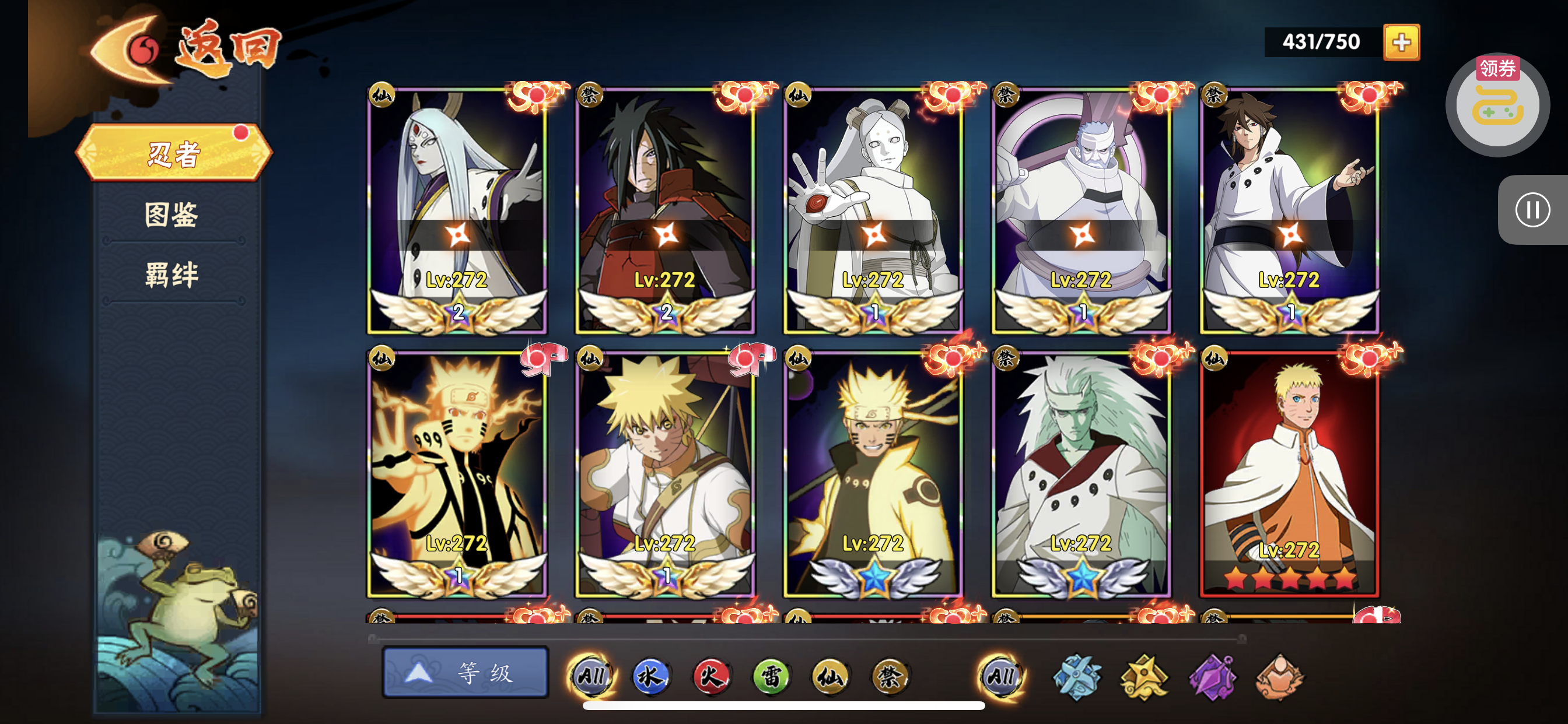Image resolution: width=1568 pixels, height=724 pixels.
Task: Claim coupons via the 领券 icon
Action: coord(1497,103)
